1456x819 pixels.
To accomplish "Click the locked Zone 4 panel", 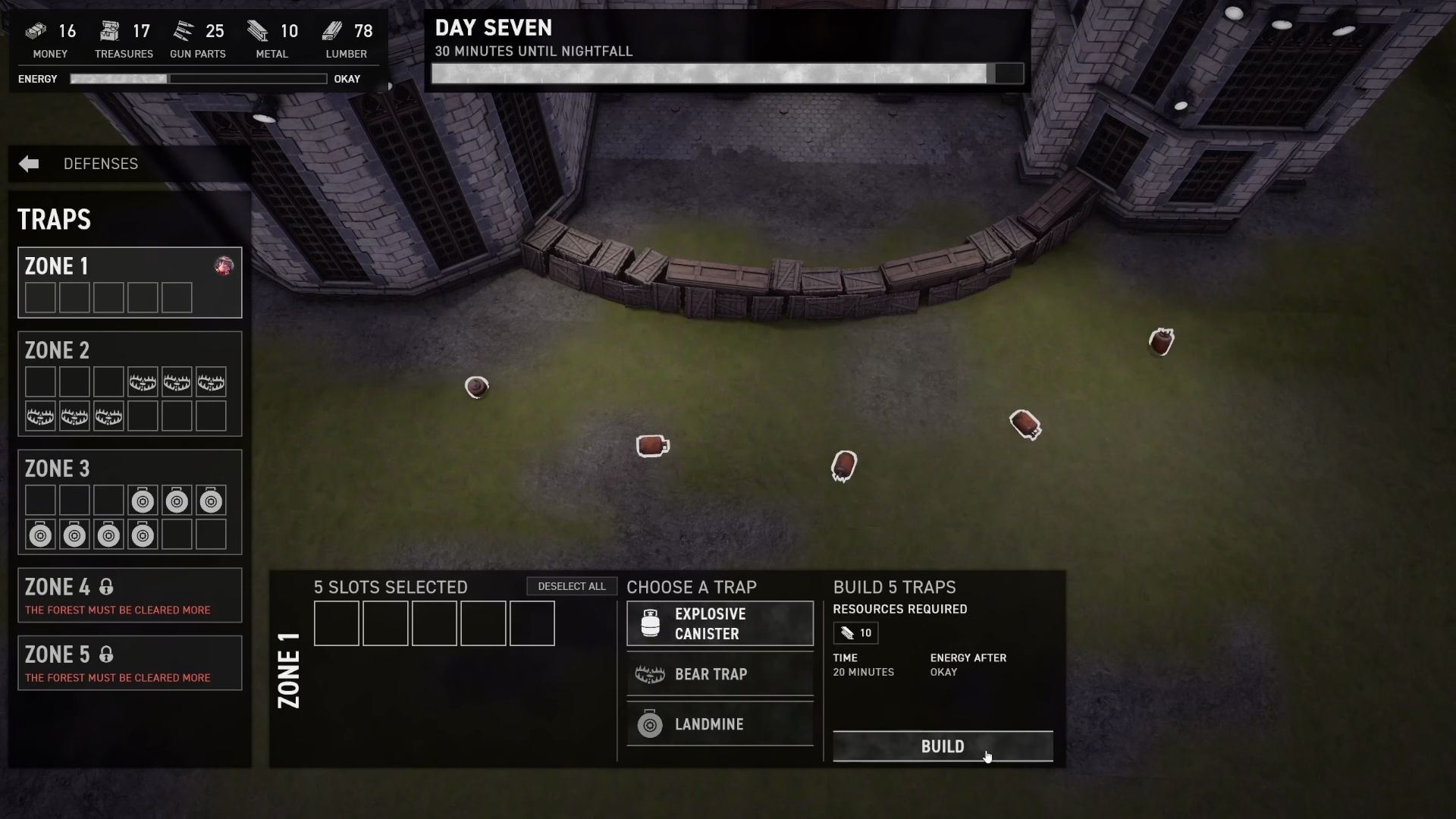I will click(129, 595).
